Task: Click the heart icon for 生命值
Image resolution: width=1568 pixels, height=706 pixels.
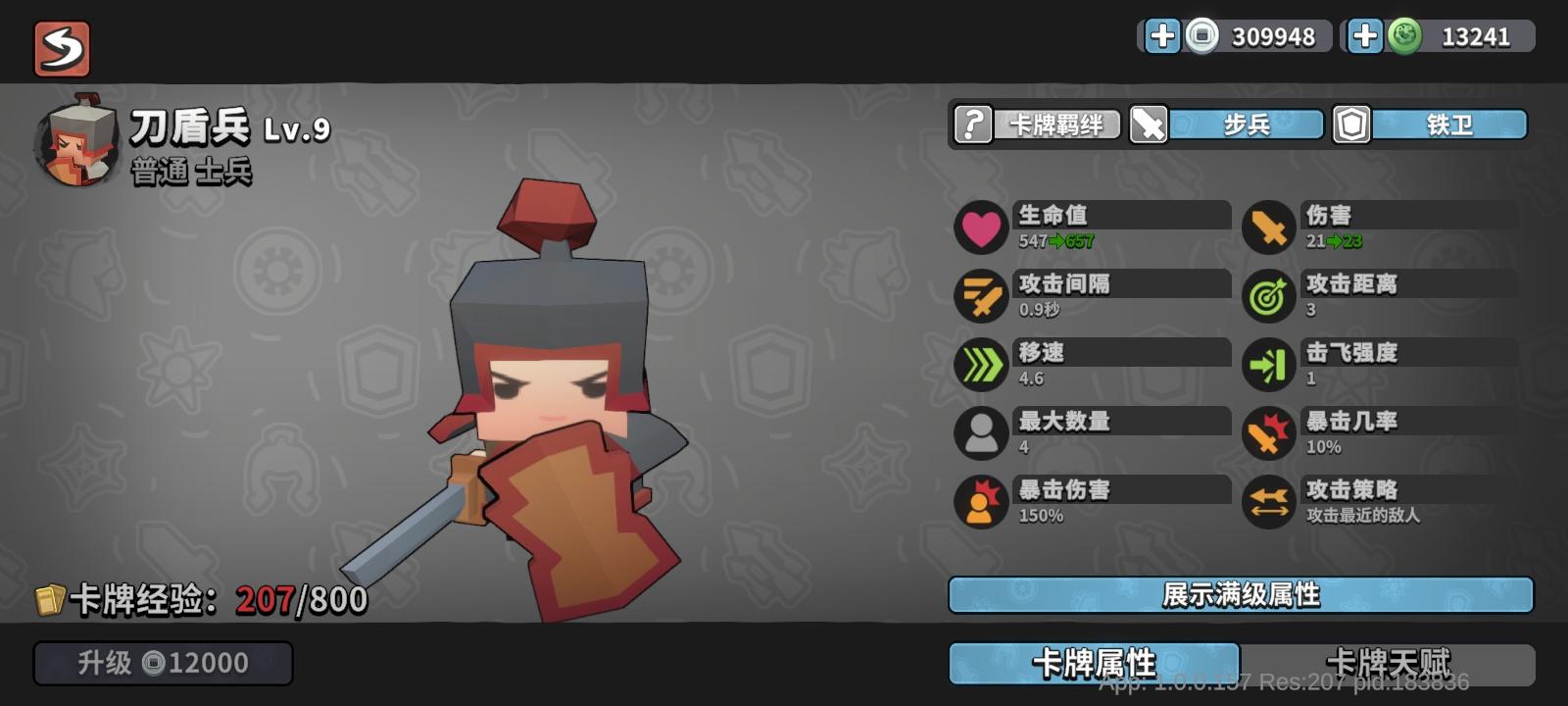Action: click(980, 227)
